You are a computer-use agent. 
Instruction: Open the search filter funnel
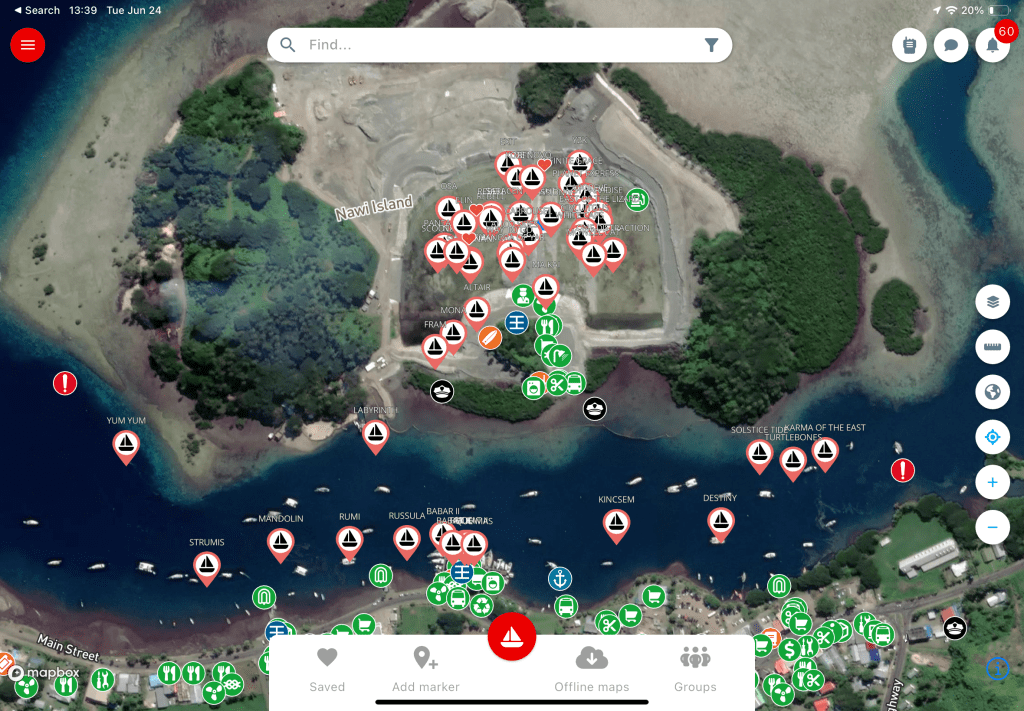coord(711,45)
